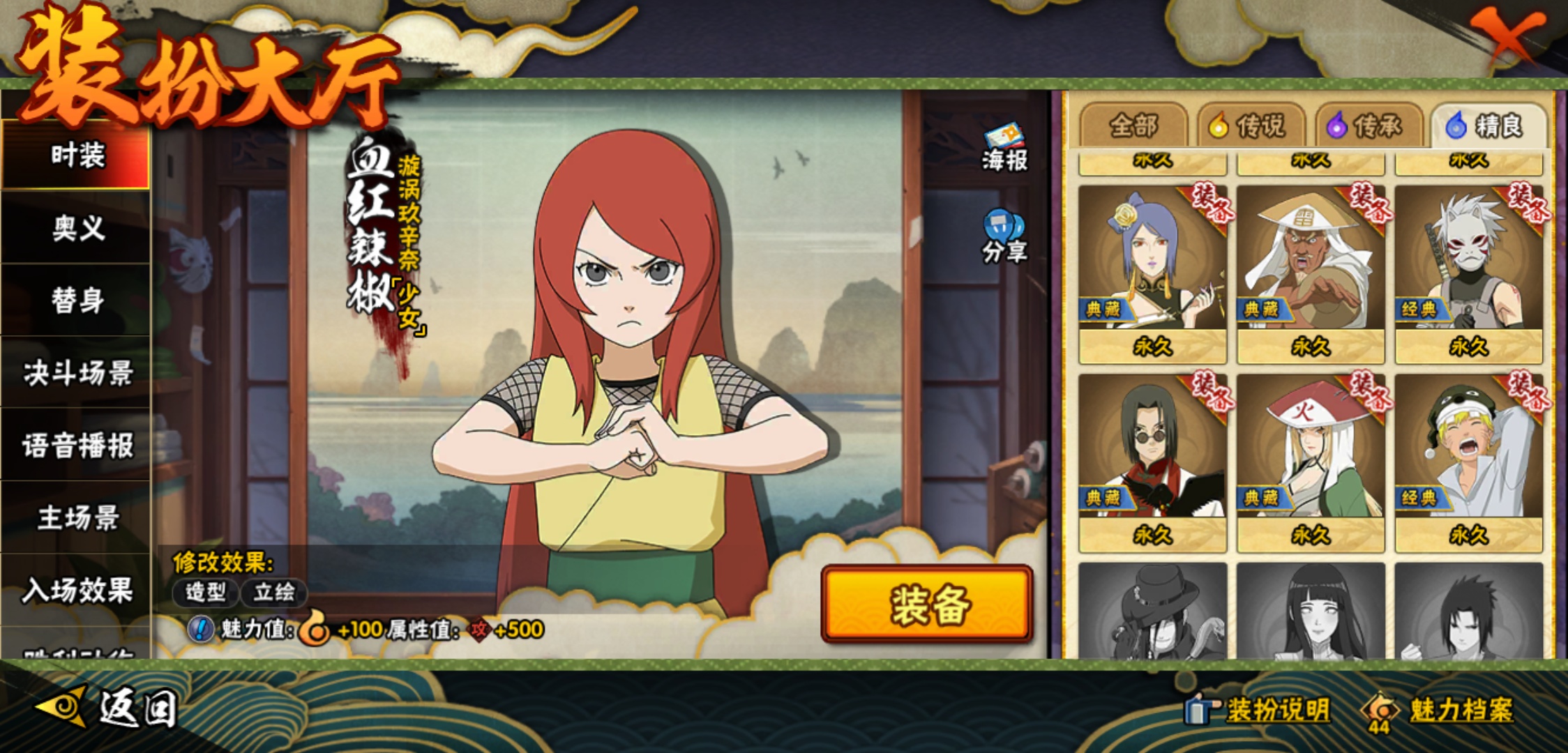Select the 主场景 menu entry
This screenshot has height=753, width=1568.
[77, 518]
